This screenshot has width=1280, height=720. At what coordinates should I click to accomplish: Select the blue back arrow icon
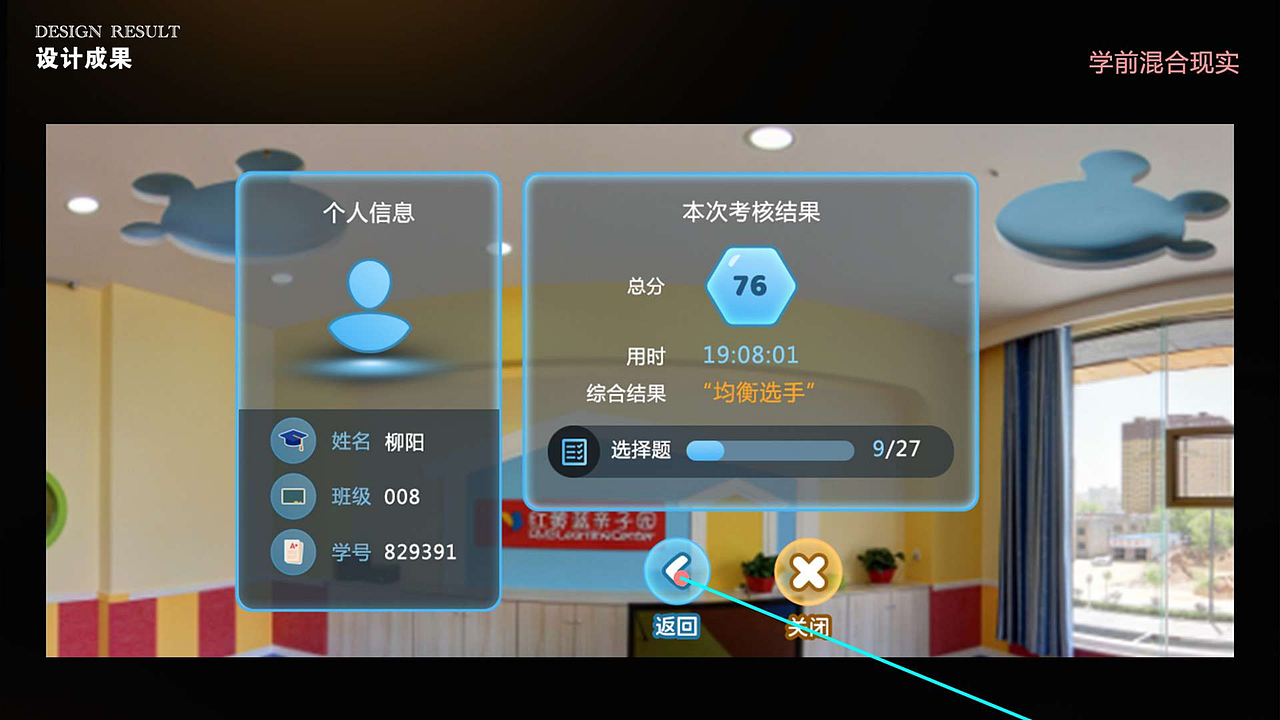676,570
